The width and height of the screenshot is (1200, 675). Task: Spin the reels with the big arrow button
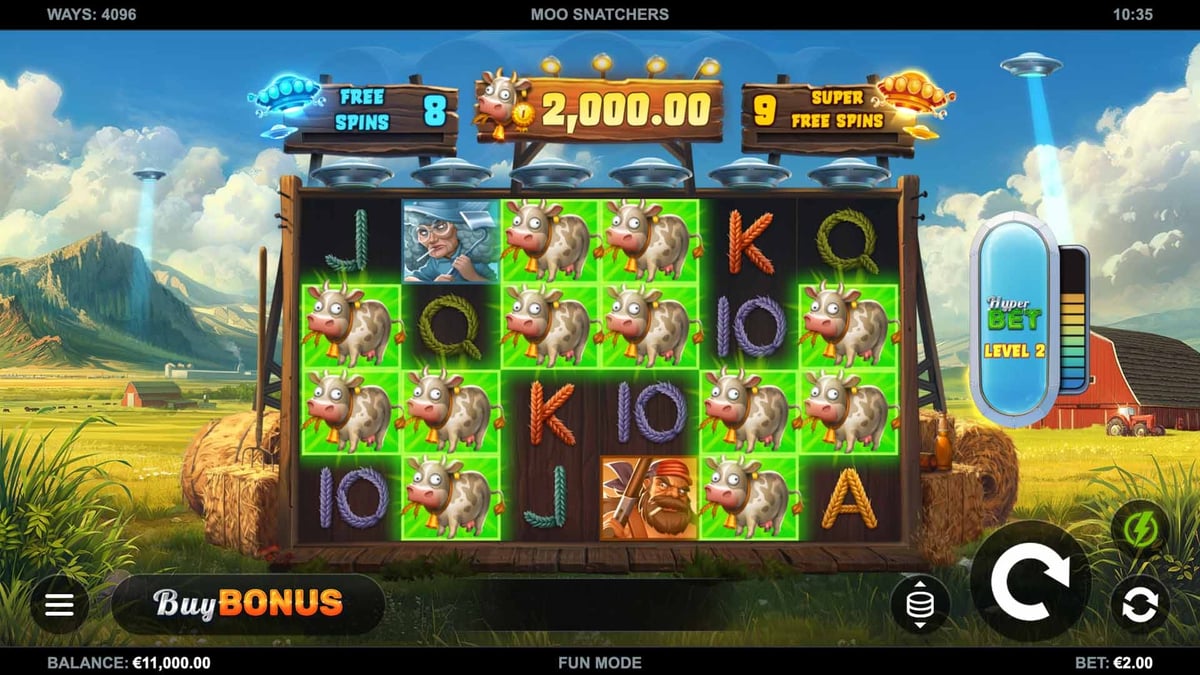(1030, 580)
